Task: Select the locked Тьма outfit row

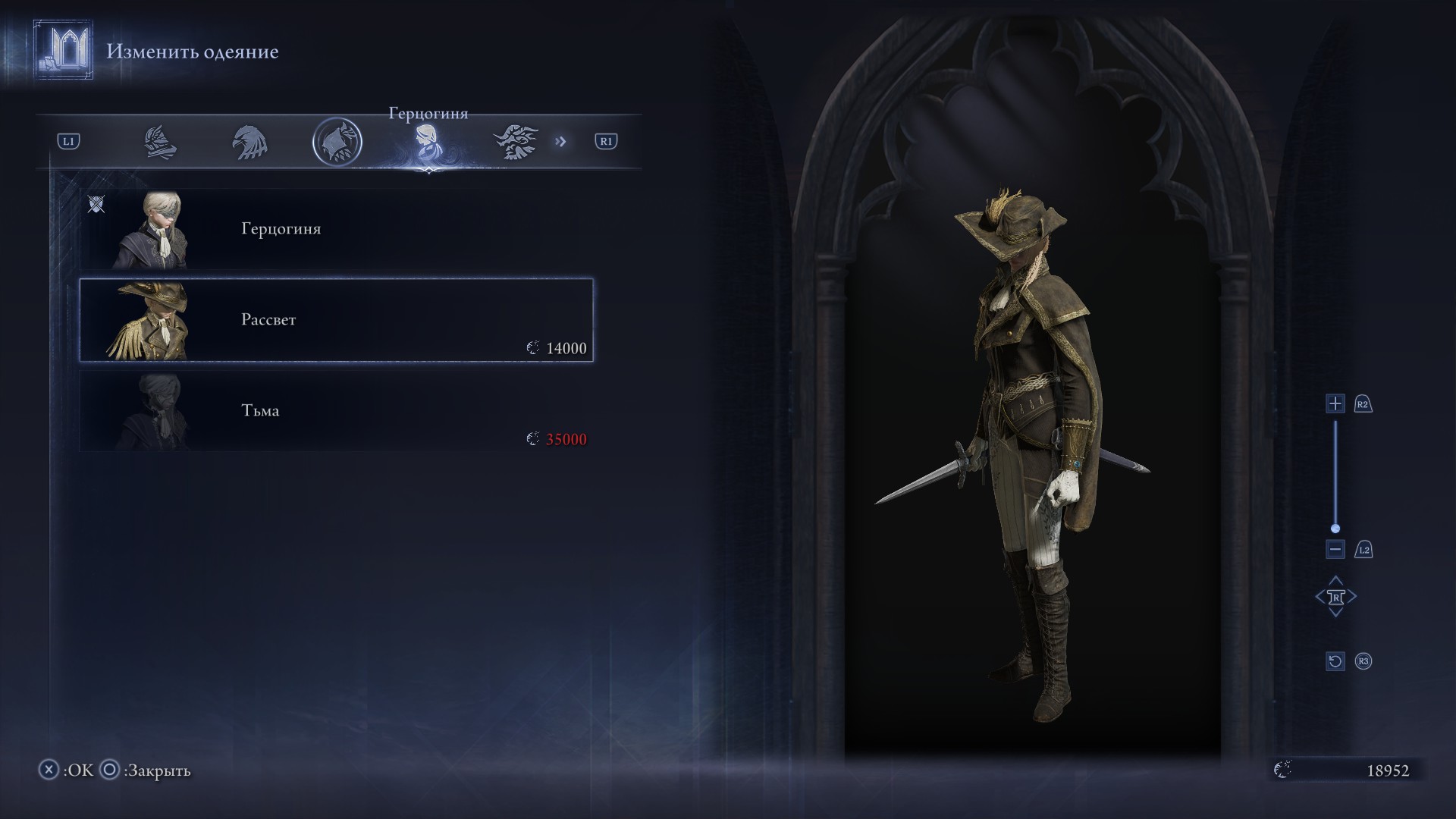Action: tap(336, 411)
